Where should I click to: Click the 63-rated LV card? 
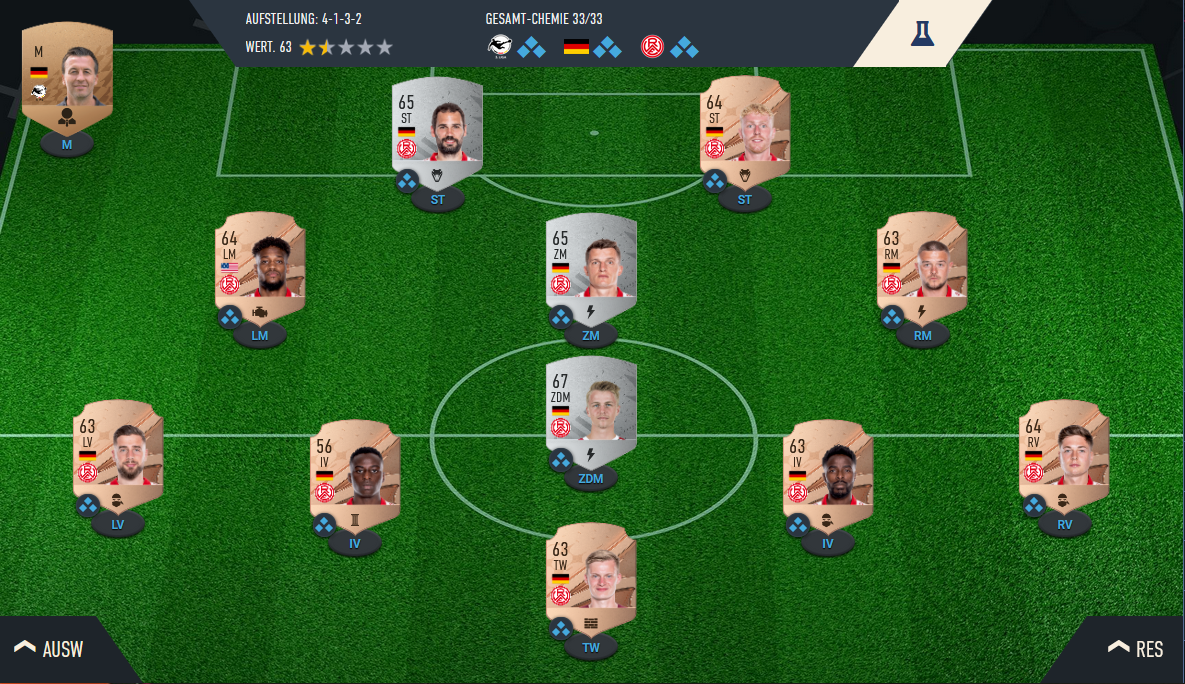(118, 448)
